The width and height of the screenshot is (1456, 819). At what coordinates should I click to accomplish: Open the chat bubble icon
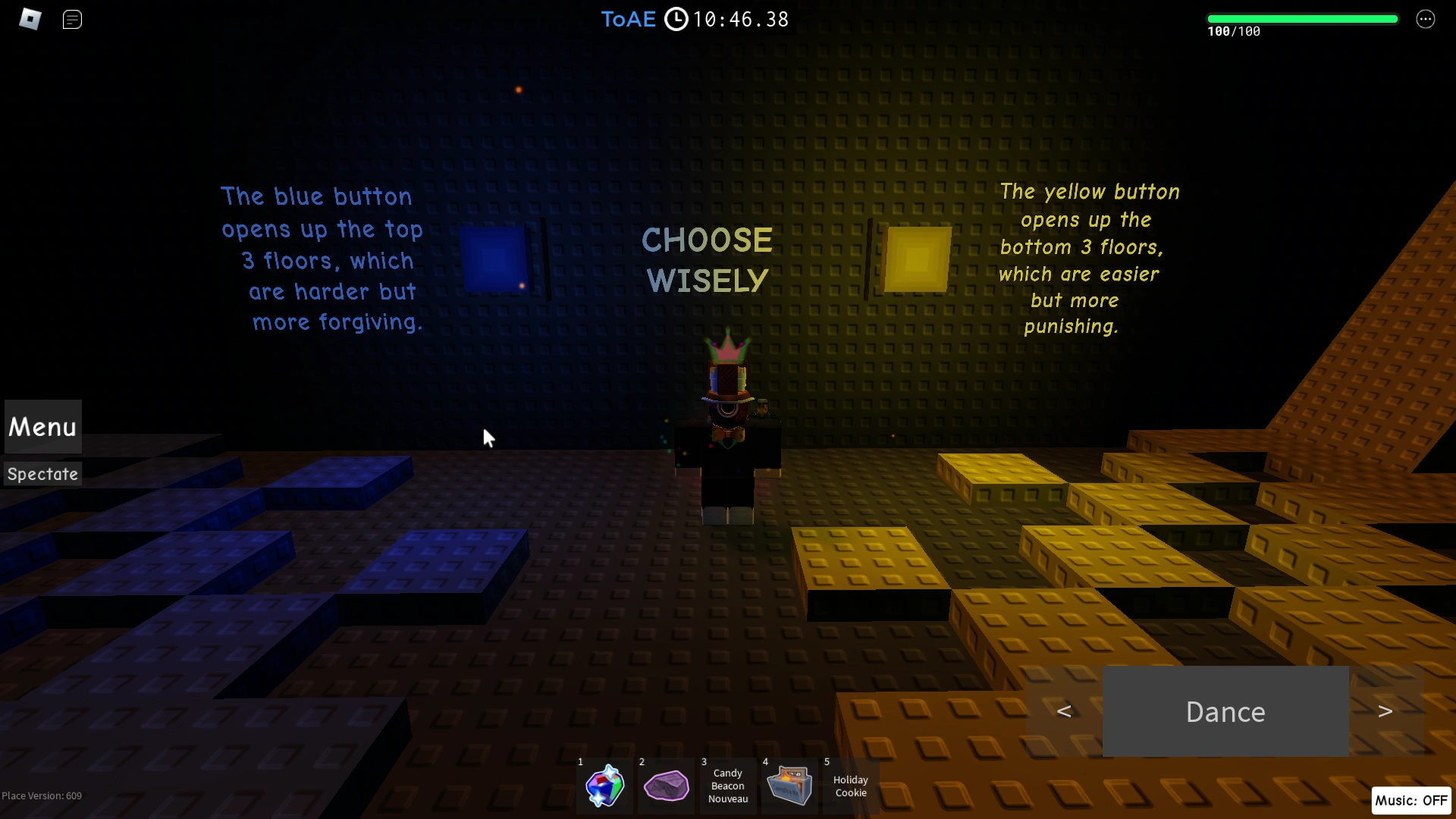click(x=72, y=19)
